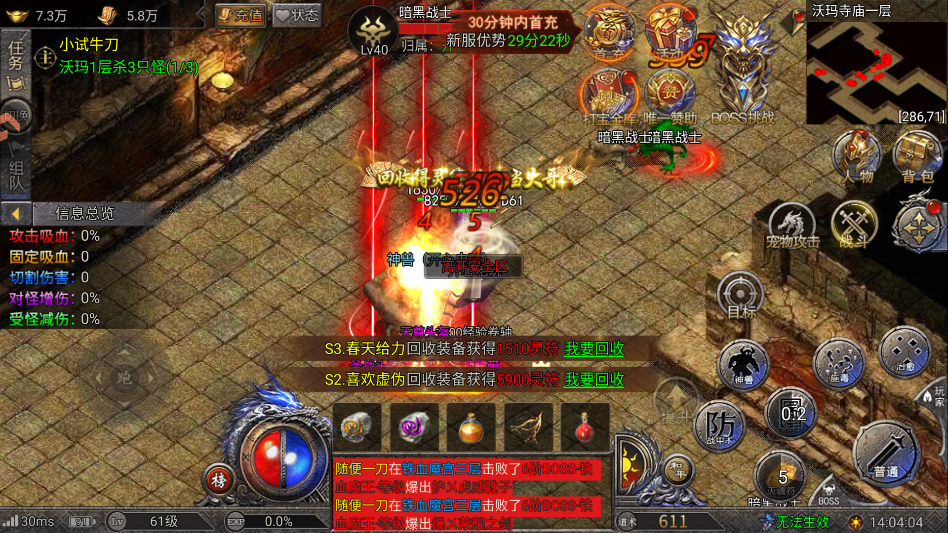Click the first 我要回收 recycle link
The width and height of the screenshot is (948, 533).
coord(594,349)
